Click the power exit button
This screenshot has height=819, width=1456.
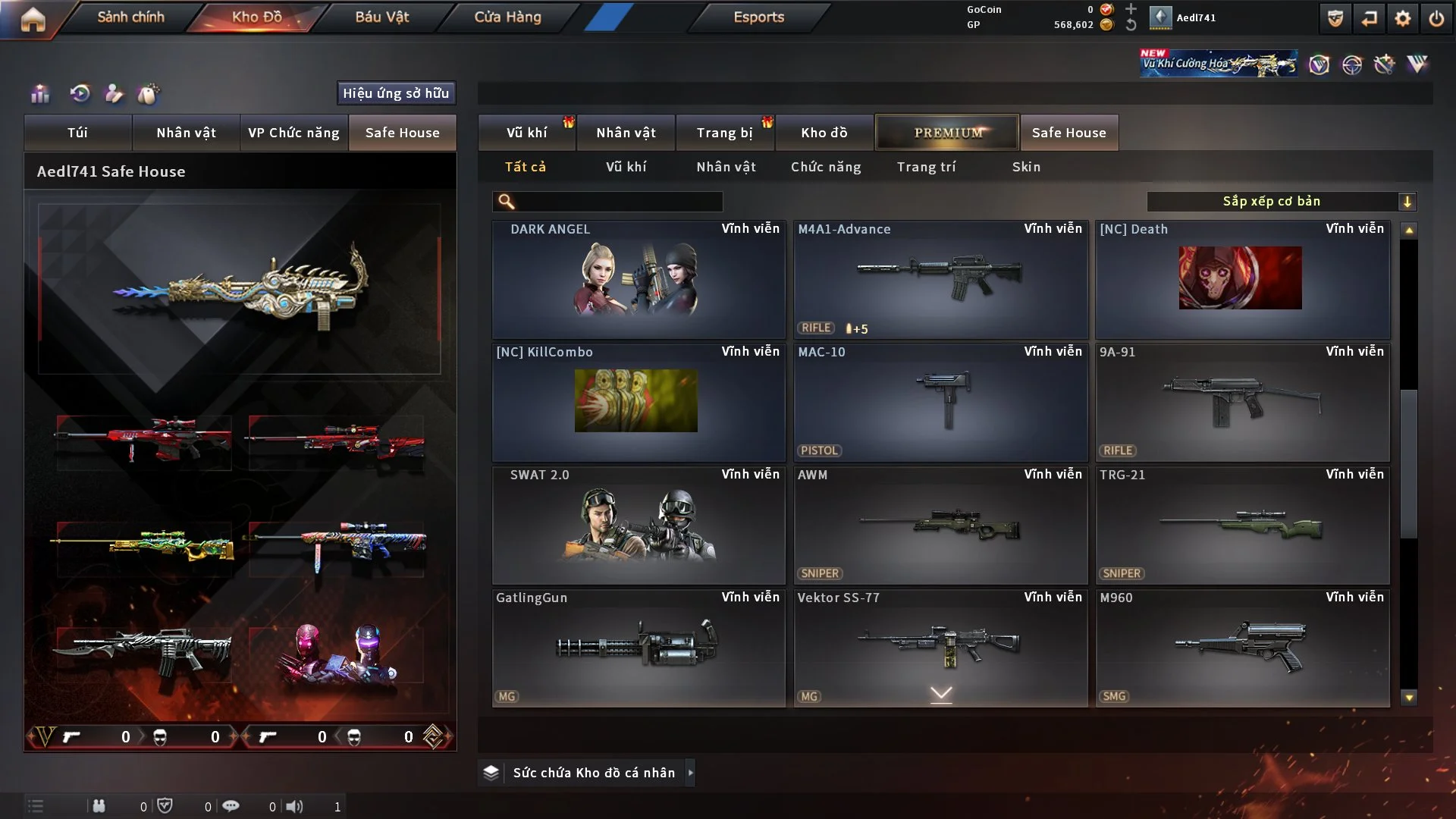coord(1436,18)
